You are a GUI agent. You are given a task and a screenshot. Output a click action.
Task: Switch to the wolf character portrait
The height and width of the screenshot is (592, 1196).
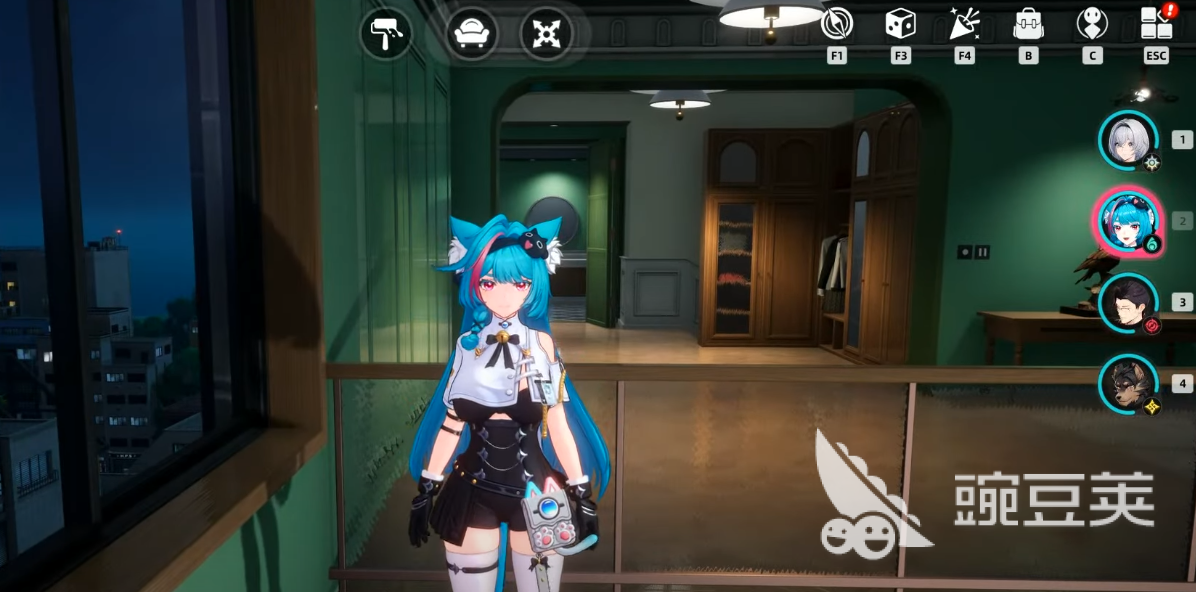[x=1129, y=383]
